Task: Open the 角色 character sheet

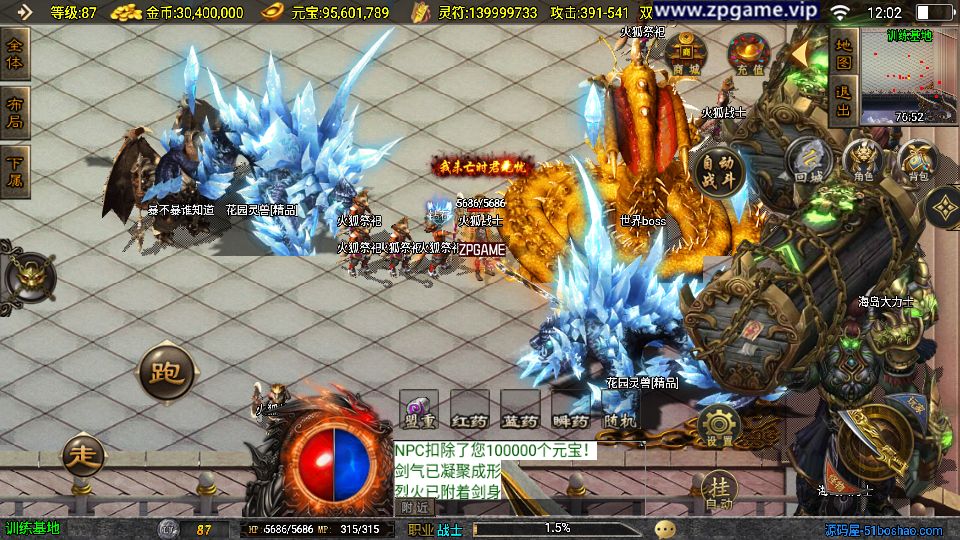Action: (863, 160)
